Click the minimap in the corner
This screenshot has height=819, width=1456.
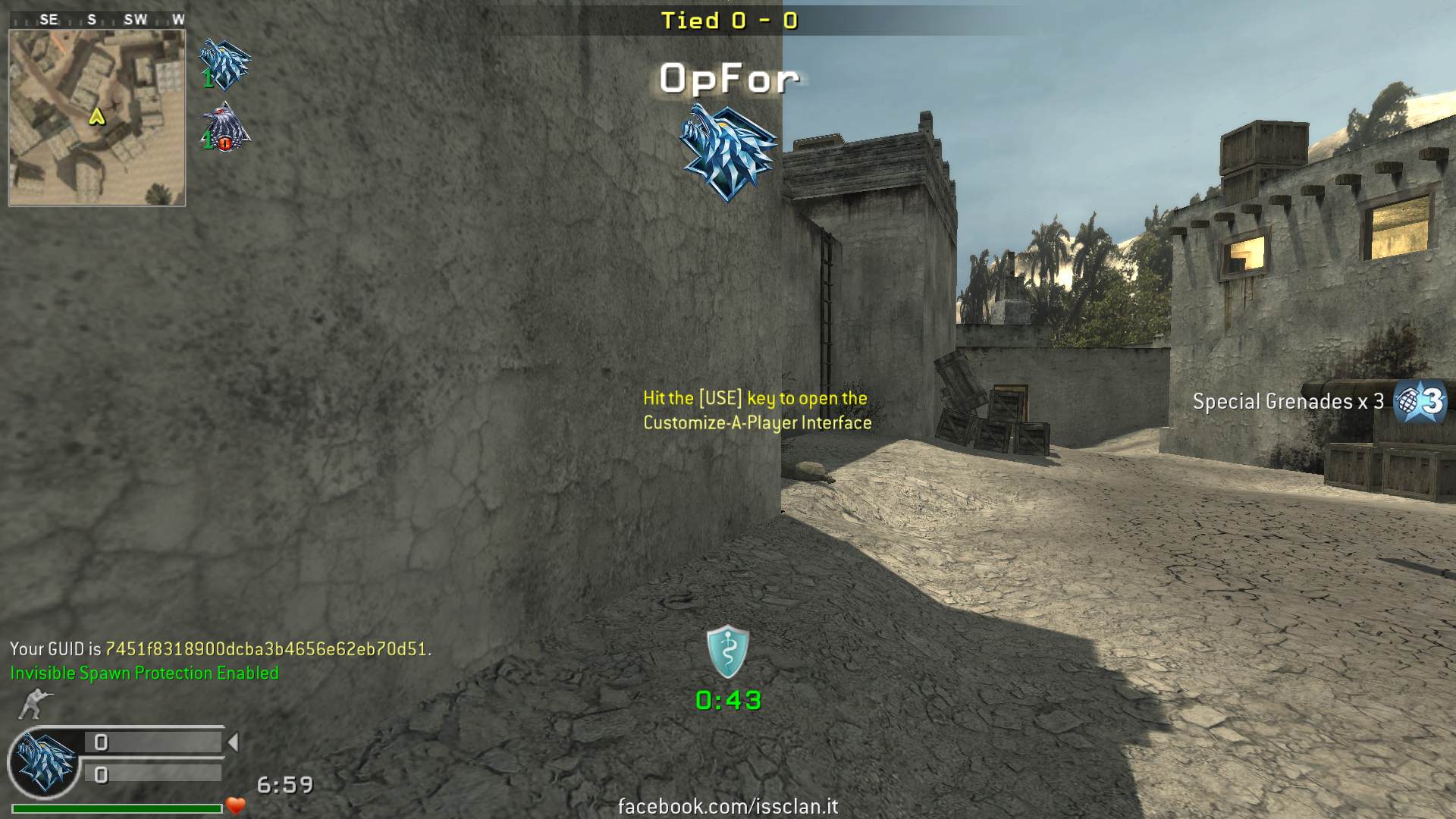(x=97, y=118)
